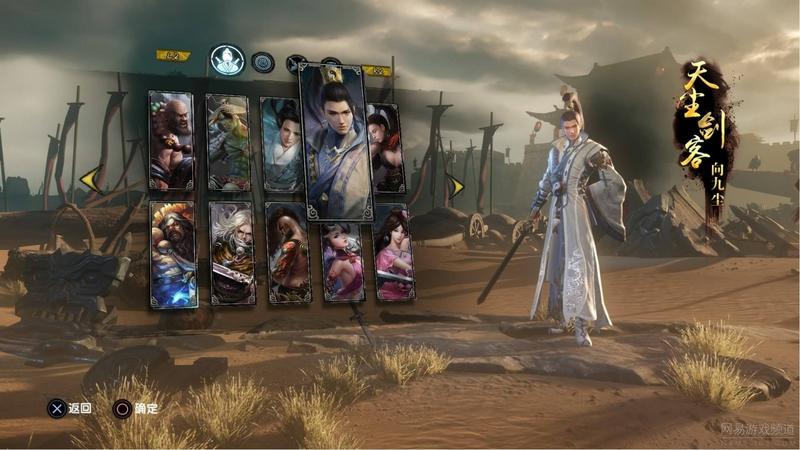Pick the woman in pink dress card
800x450 pixels.
tap(394, 253)
